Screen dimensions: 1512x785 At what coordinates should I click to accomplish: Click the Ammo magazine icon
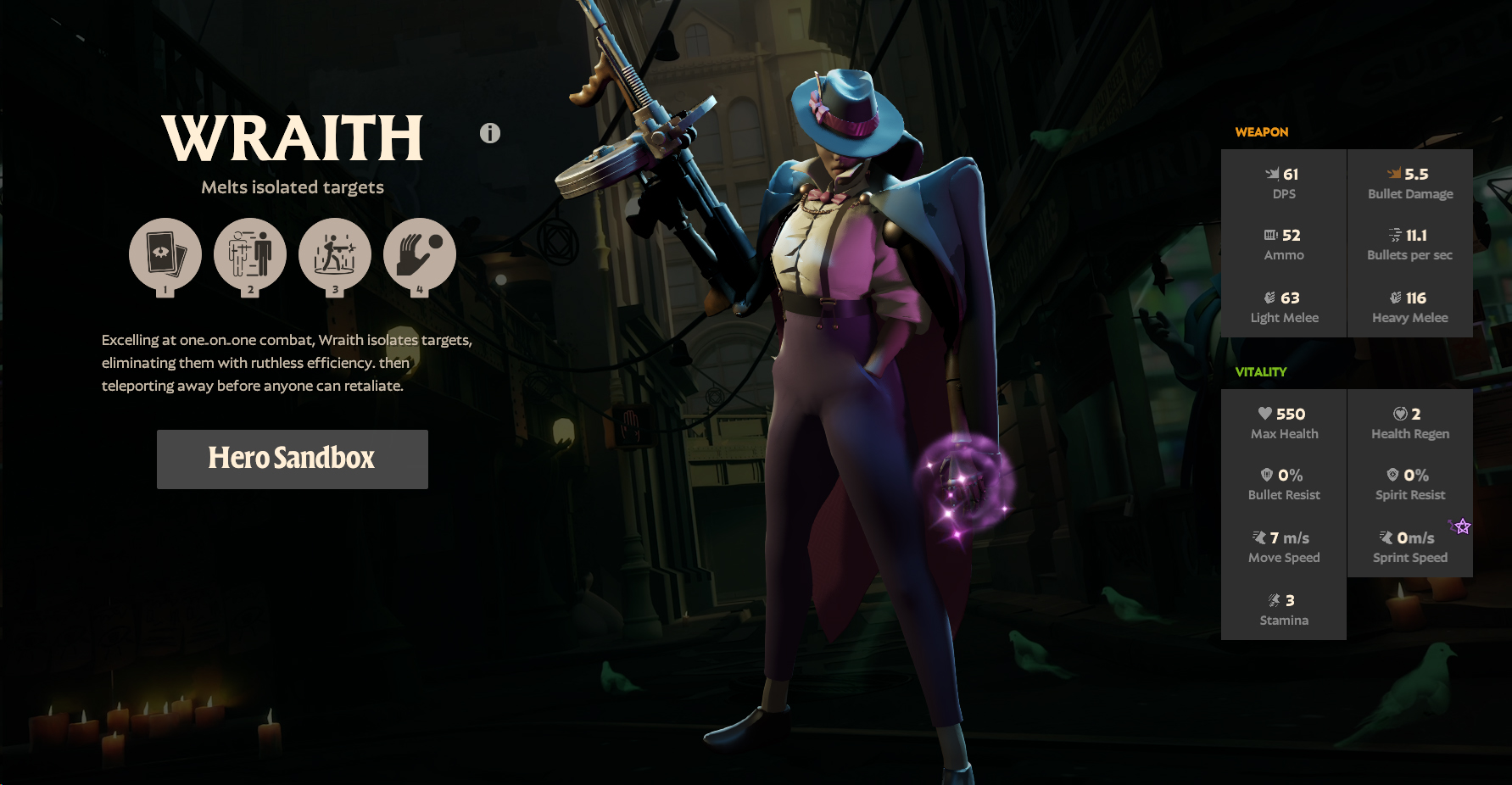click(1268, 236)
